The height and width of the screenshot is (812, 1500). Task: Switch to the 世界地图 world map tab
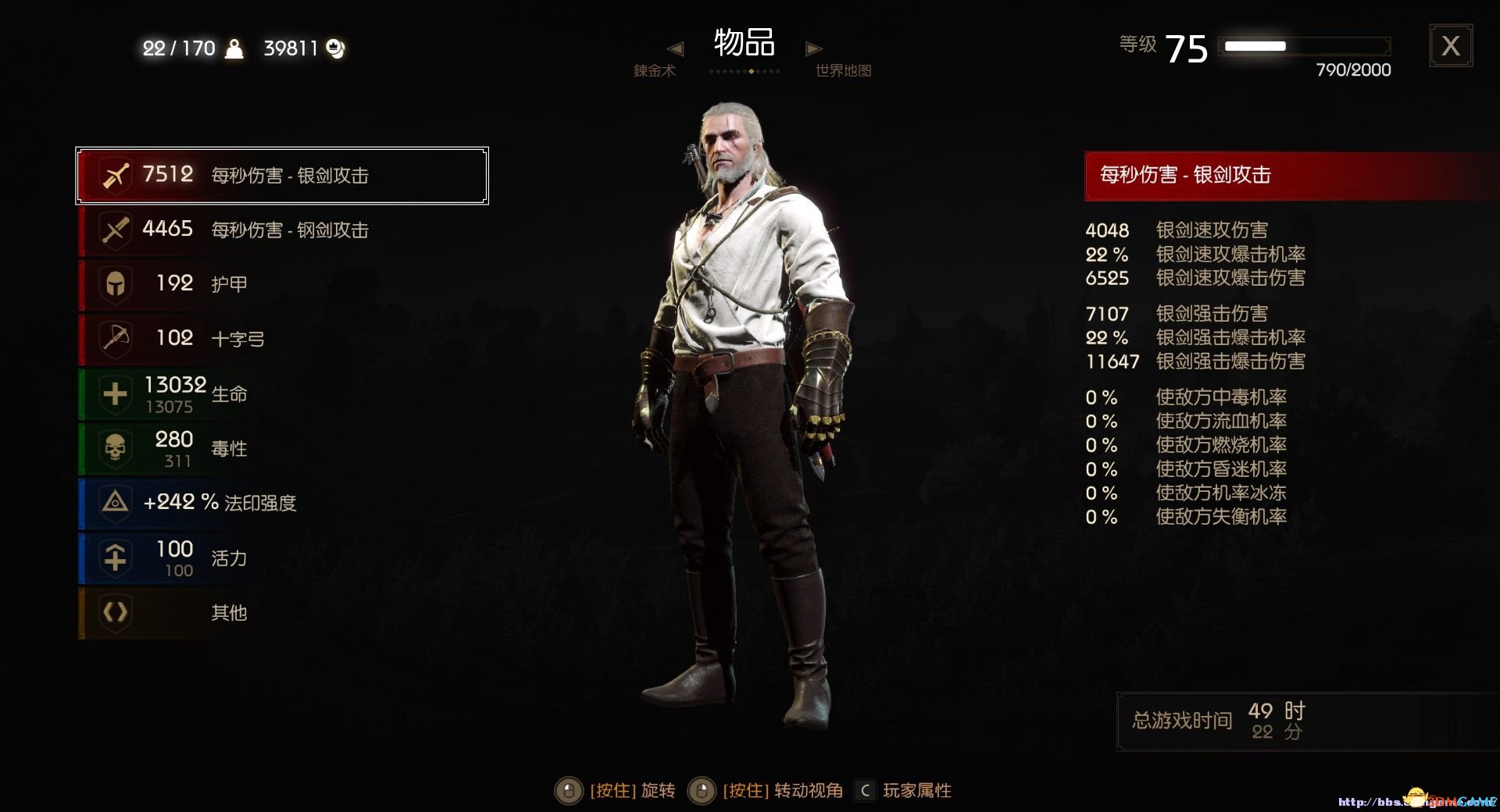click(843, 71)
